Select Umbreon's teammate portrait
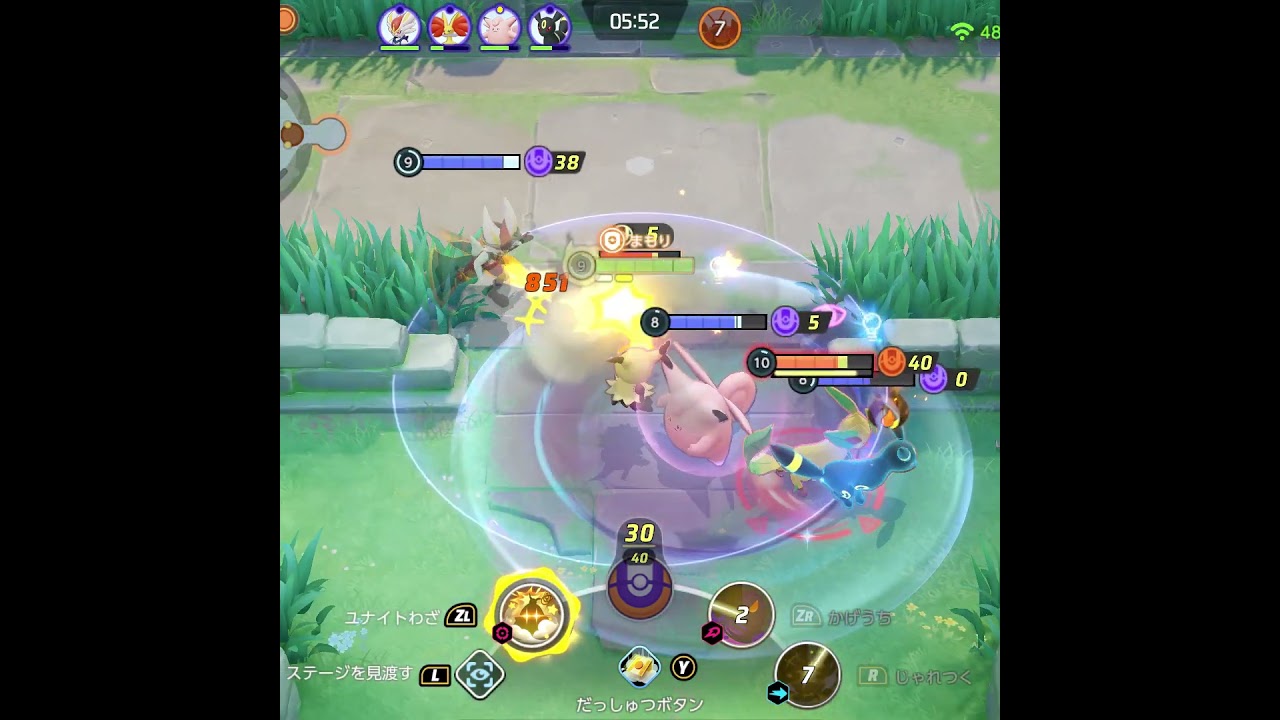Viewport: 1280px width, 720px height. 549,26
